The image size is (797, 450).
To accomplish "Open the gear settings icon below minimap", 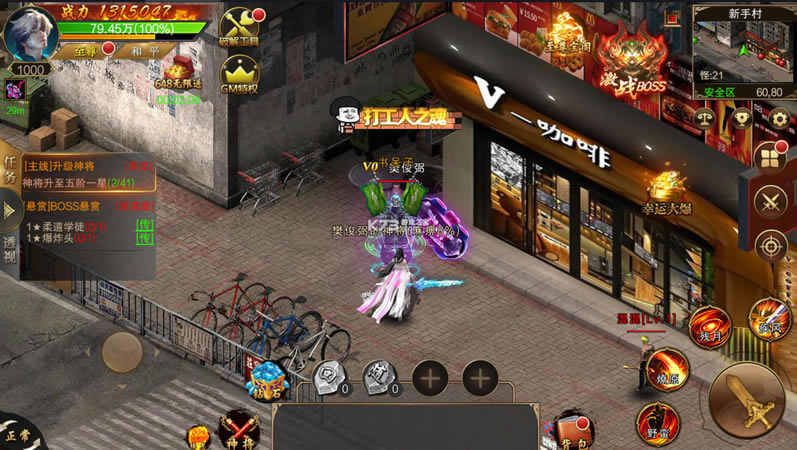I will pos(778,118).
